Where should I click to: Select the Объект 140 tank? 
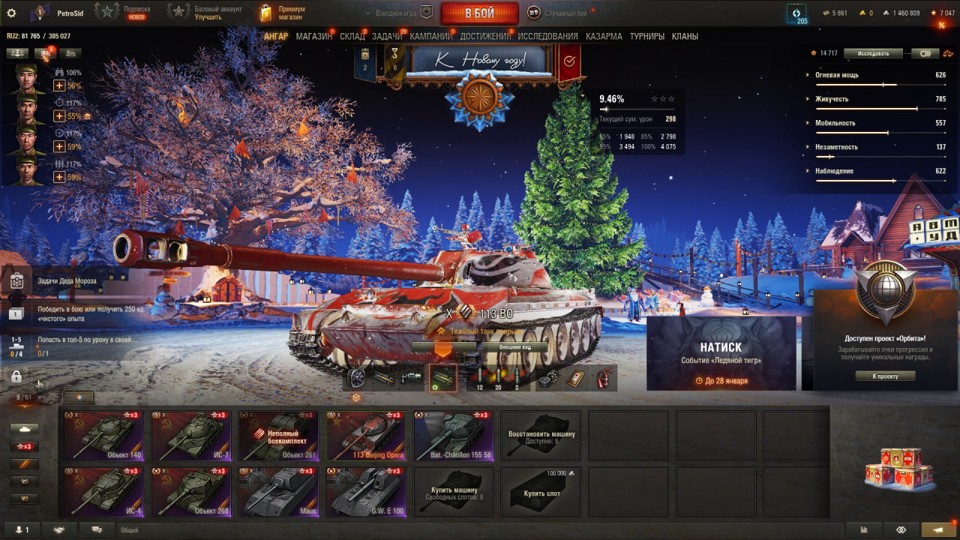[x=107, y=436]
